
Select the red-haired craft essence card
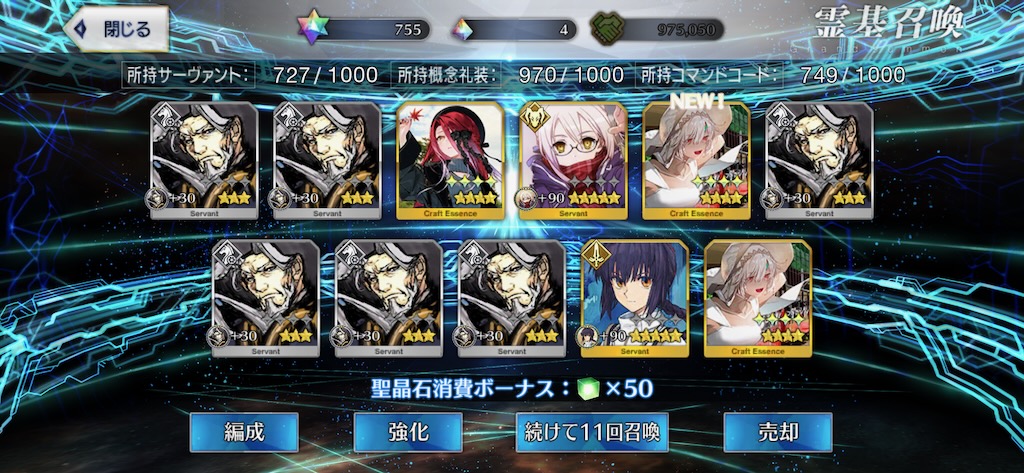coord(449,160)
